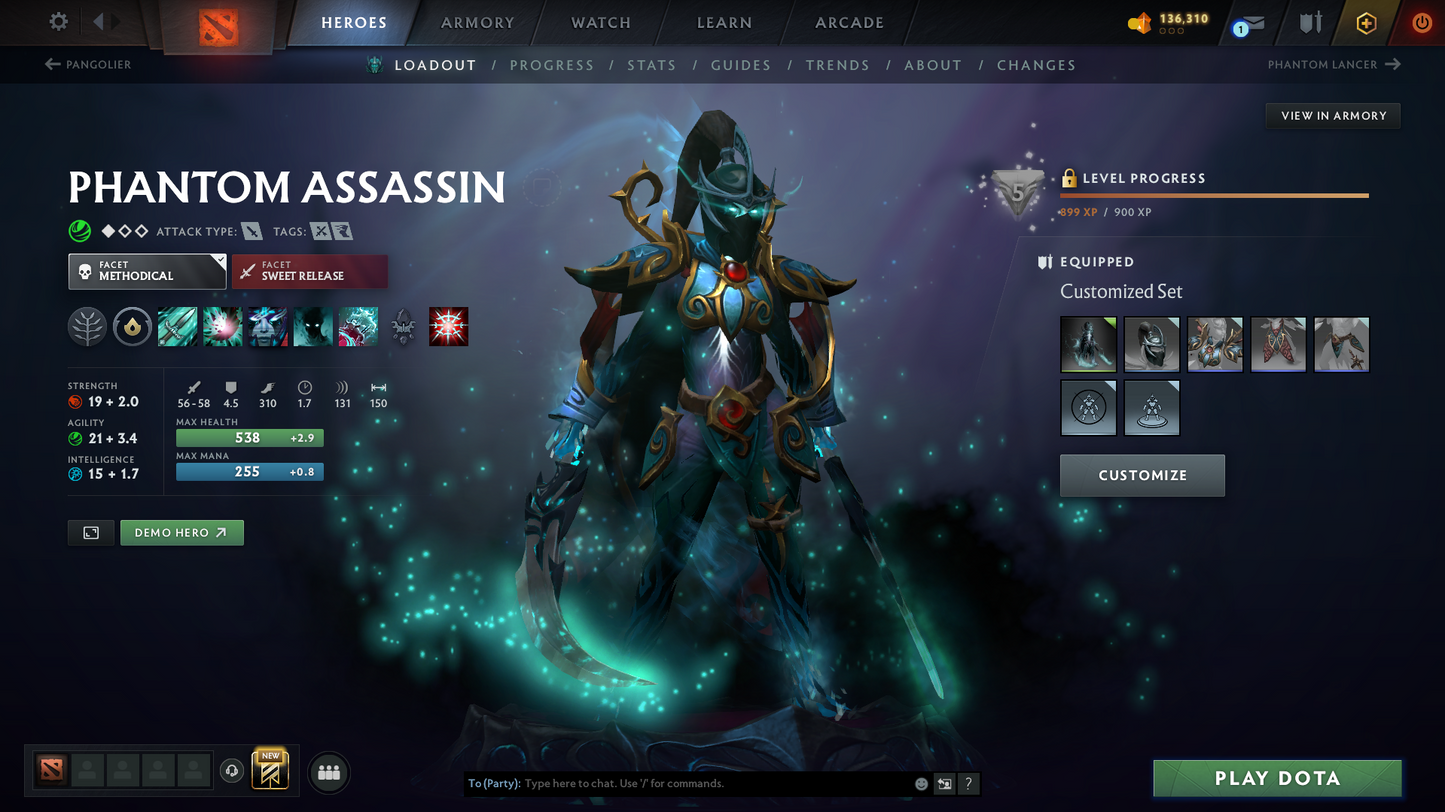Open the talent tree icon
The height and width of the screenshot is (812, 1445).
pyautogui.click(x=87, y=326)
